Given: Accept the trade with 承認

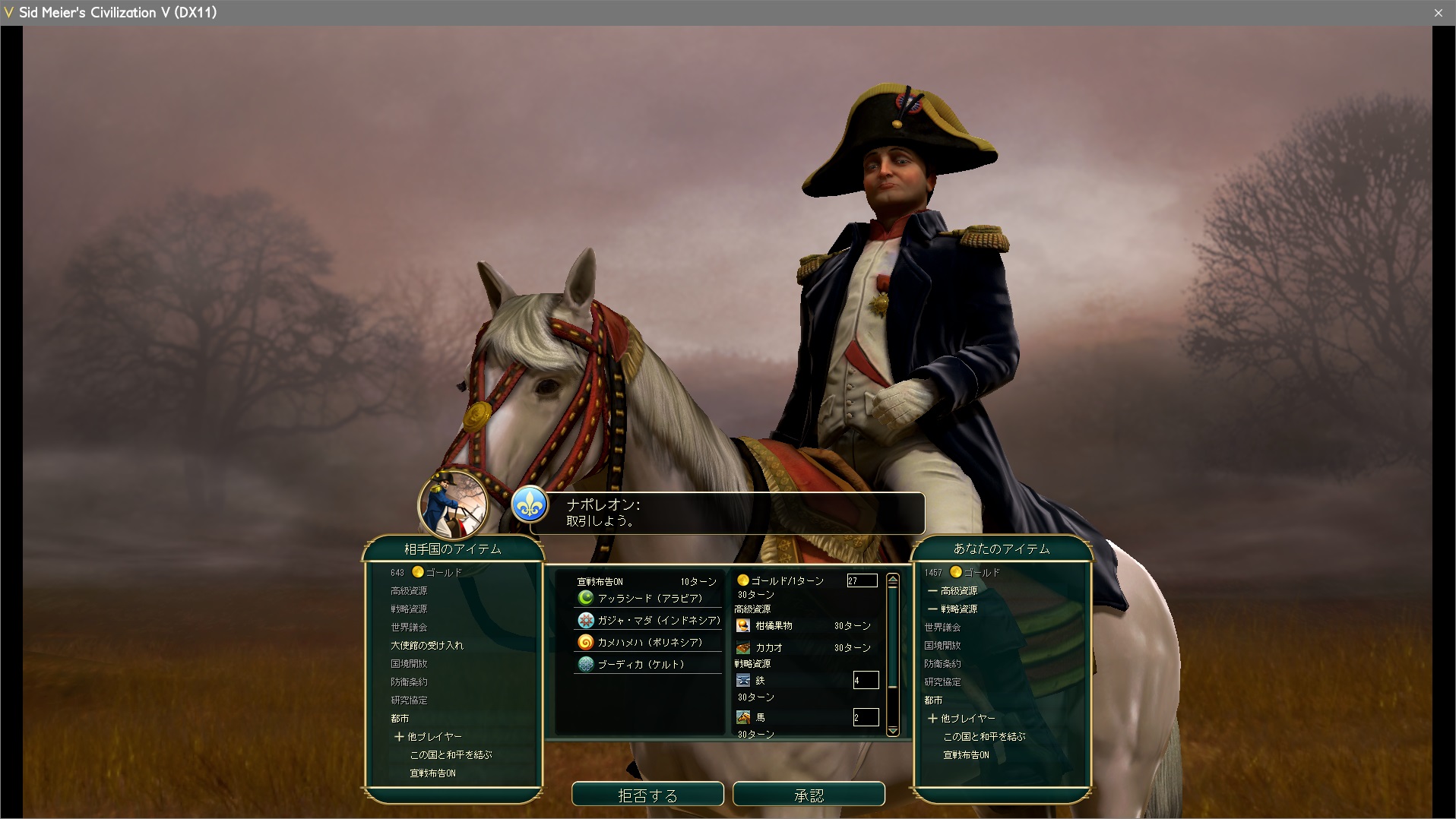Looking at the screenshot, I should click(809, 795).
